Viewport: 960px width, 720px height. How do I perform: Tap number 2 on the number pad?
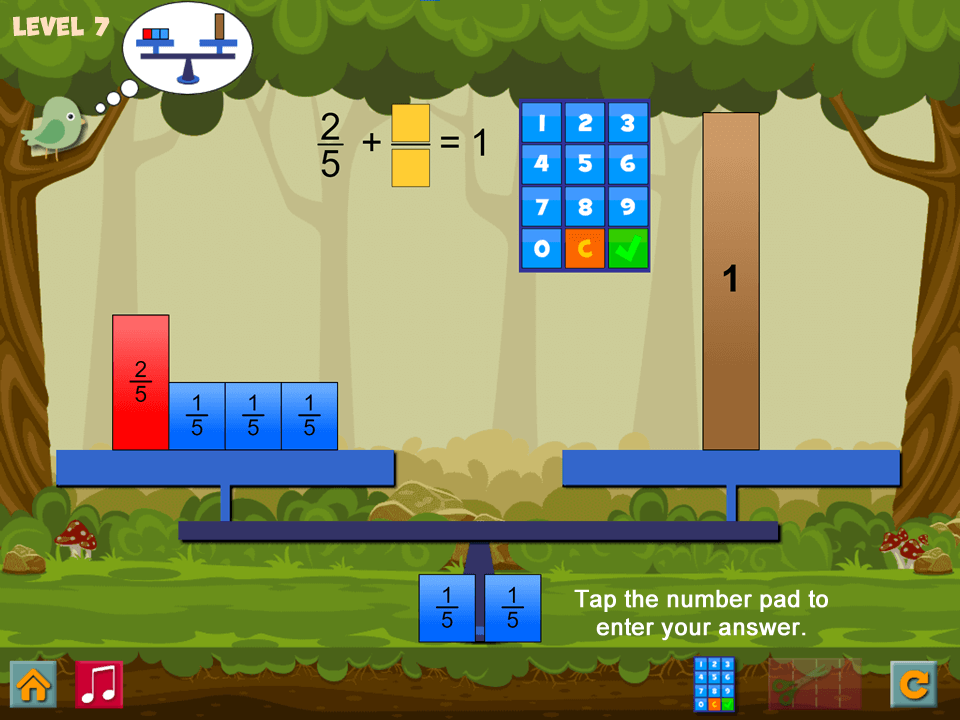coord(585,123)
